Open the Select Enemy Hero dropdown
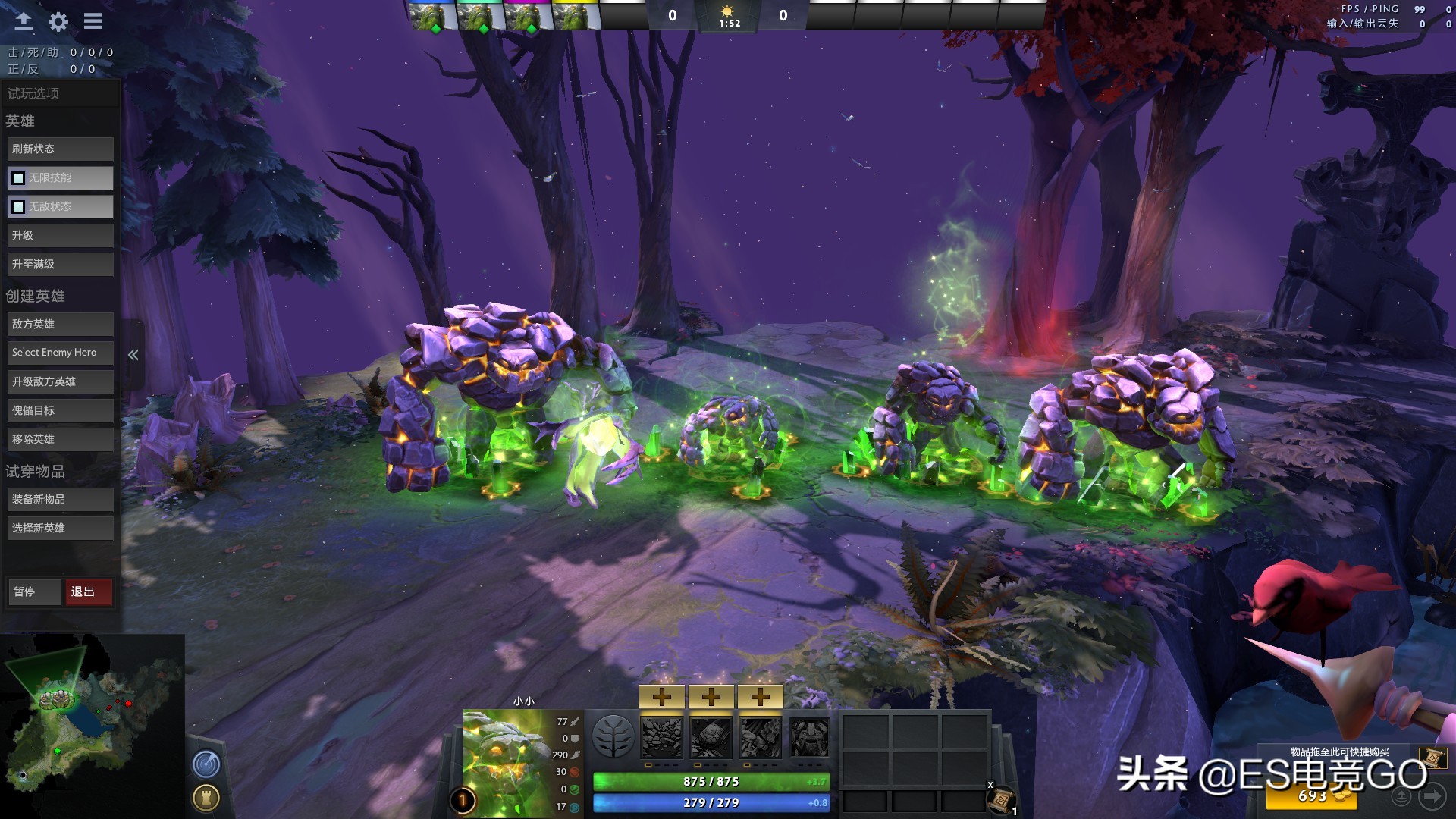 point(60,352)
